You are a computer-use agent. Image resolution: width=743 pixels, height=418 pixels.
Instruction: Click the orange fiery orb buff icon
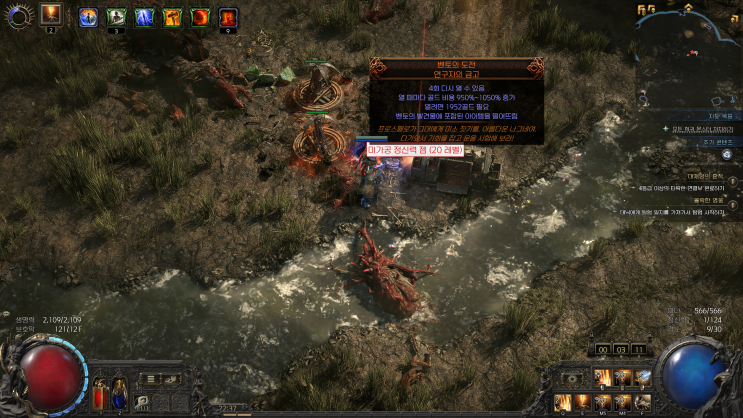click(x=200, y=17)
